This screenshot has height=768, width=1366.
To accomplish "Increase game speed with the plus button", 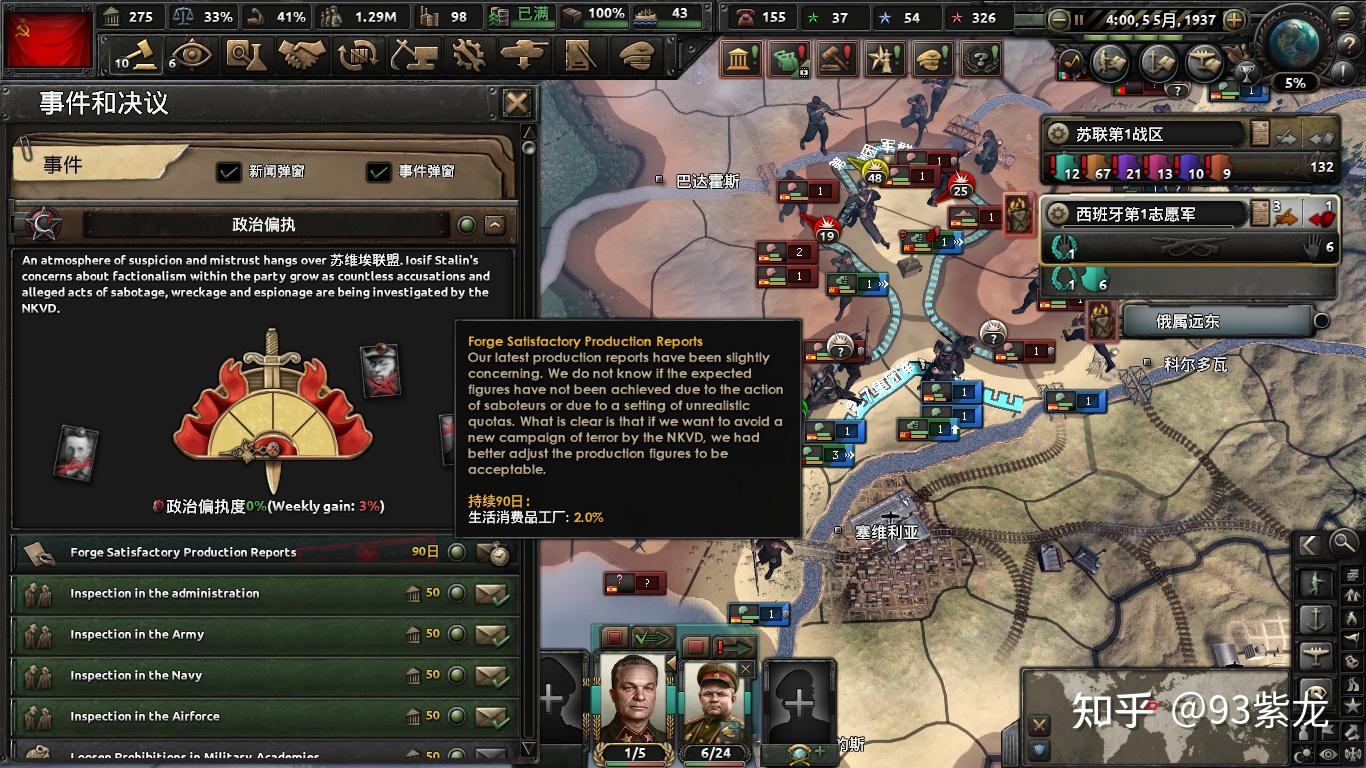I will tap(1235, 19).
